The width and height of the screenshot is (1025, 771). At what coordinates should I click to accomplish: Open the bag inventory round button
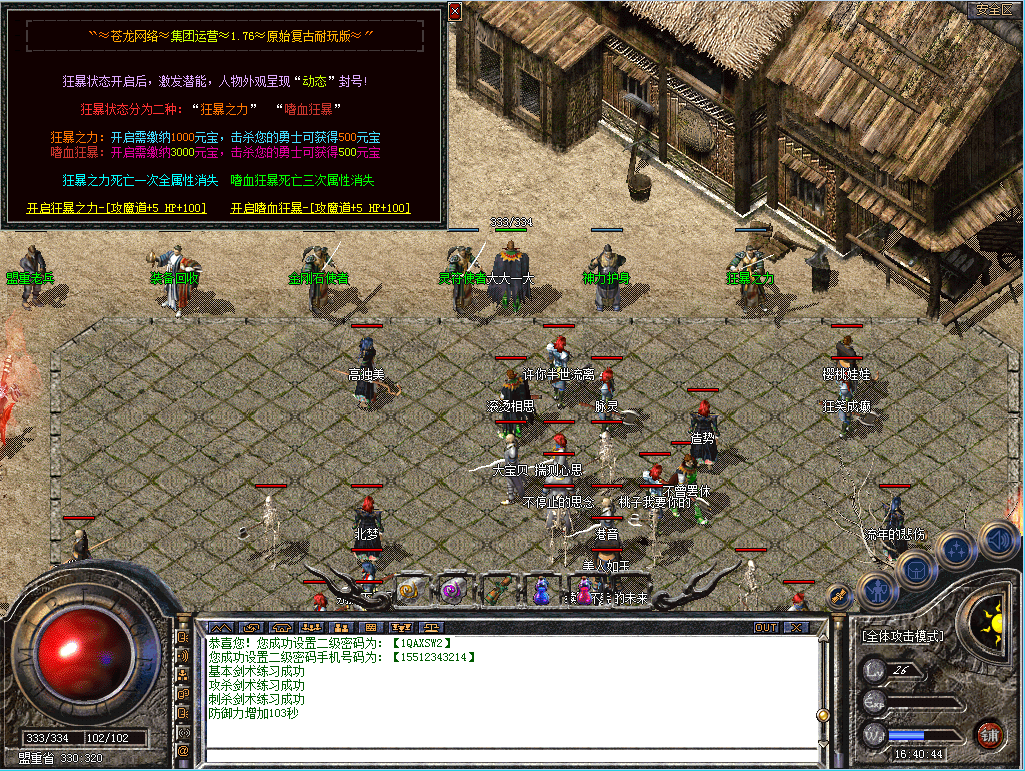tap(916, 568)
